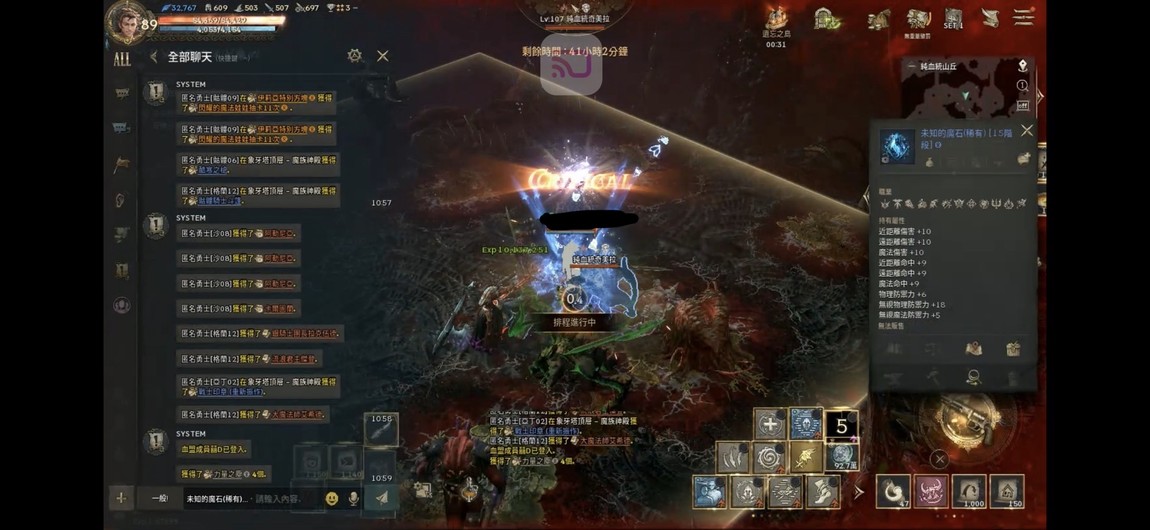Open the emoji picker in chat
The height and width of the screenshot is (530, 1150).
point(332,498)
